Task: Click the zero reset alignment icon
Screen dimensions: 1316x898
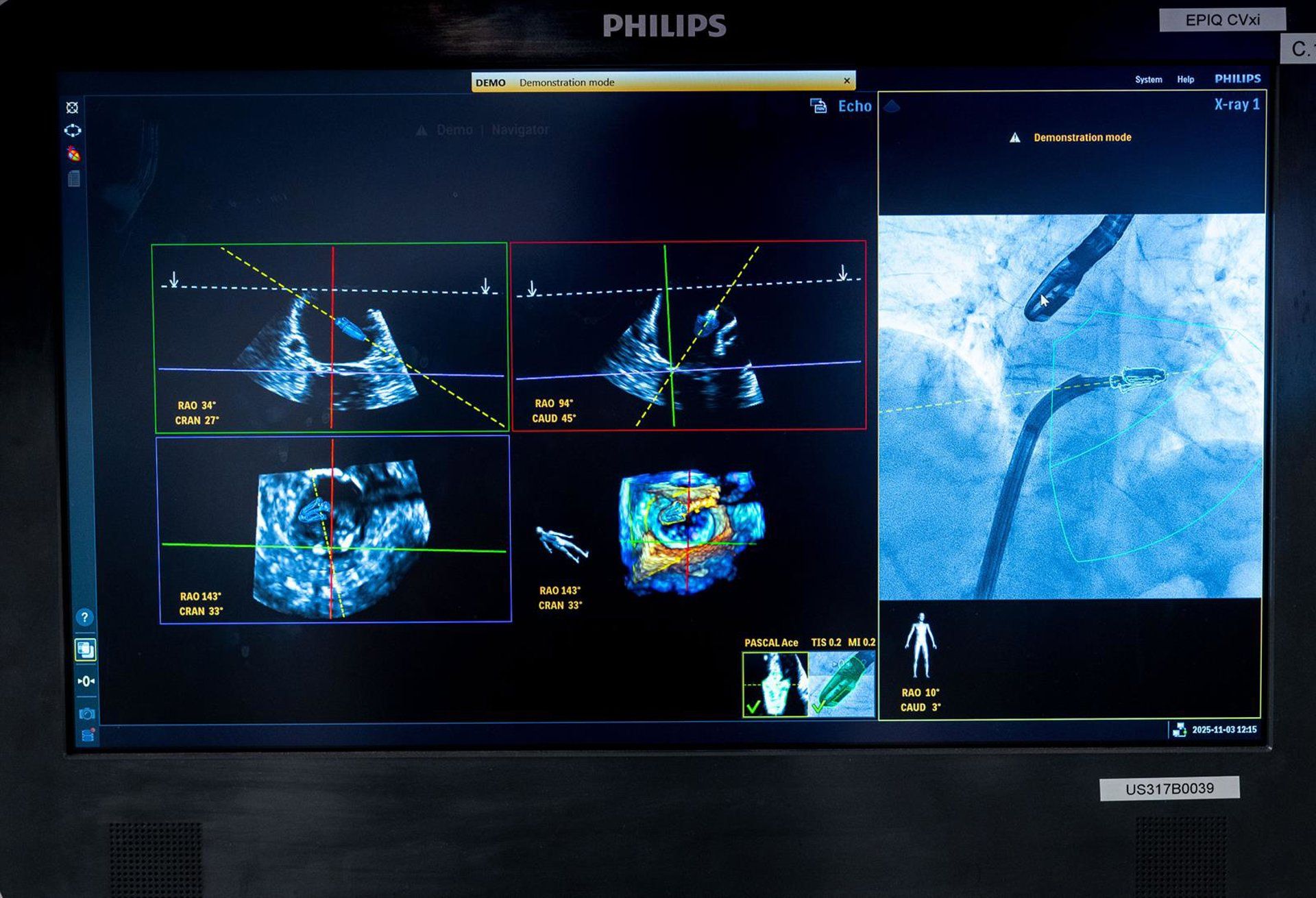Action: (x=86, y=681)
